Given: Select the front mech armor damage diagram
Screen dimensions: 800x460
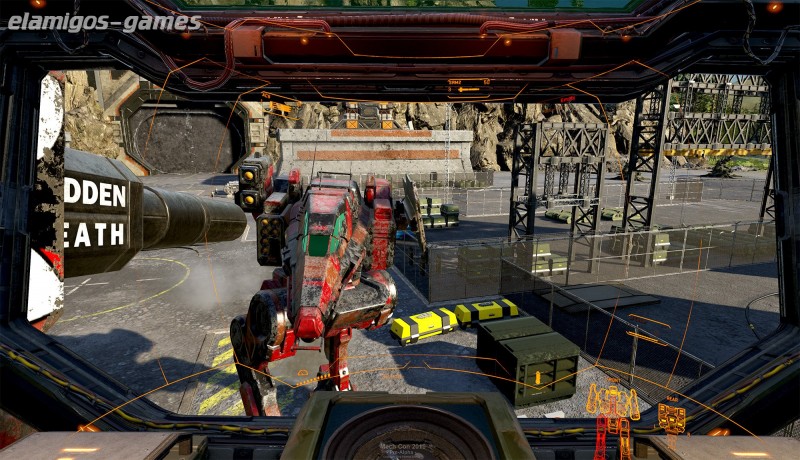Looking at the screenshot, I should 612,410.
